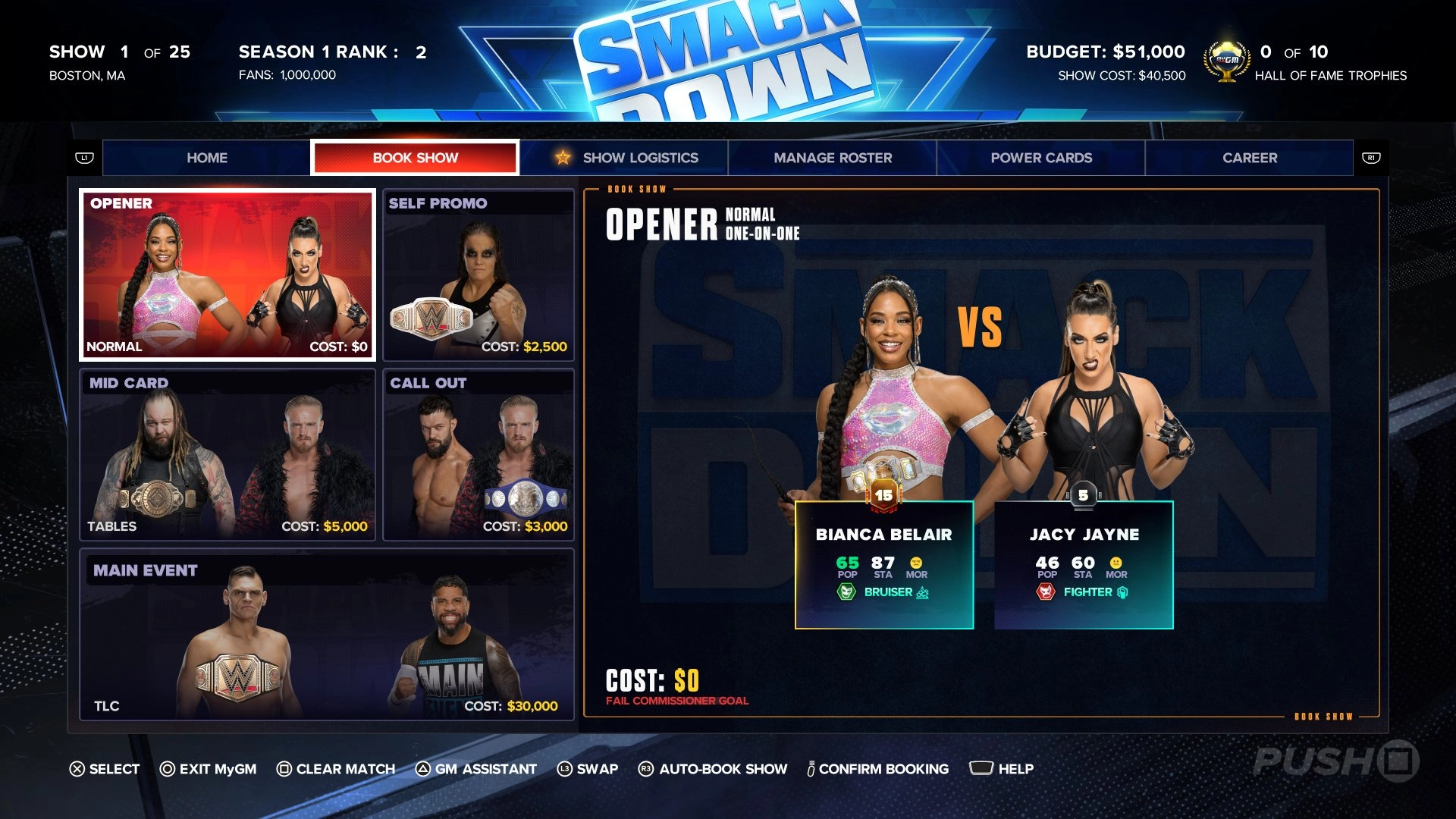Select the green Bruiser class icon
This screenshot has height=819, width=1456.
click(x=847, y=592)
